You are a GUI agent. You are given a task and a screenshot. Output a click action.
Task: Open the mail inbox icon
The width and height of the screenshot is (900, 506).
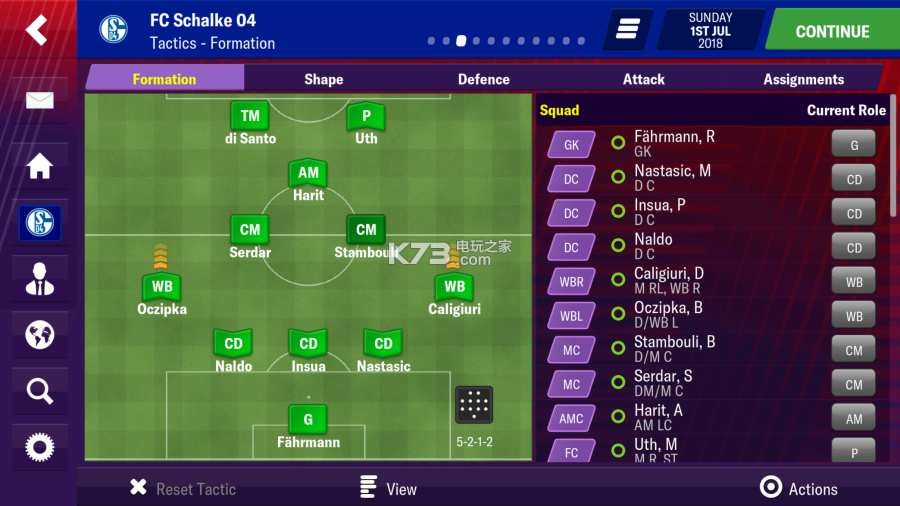click(39, 101)
